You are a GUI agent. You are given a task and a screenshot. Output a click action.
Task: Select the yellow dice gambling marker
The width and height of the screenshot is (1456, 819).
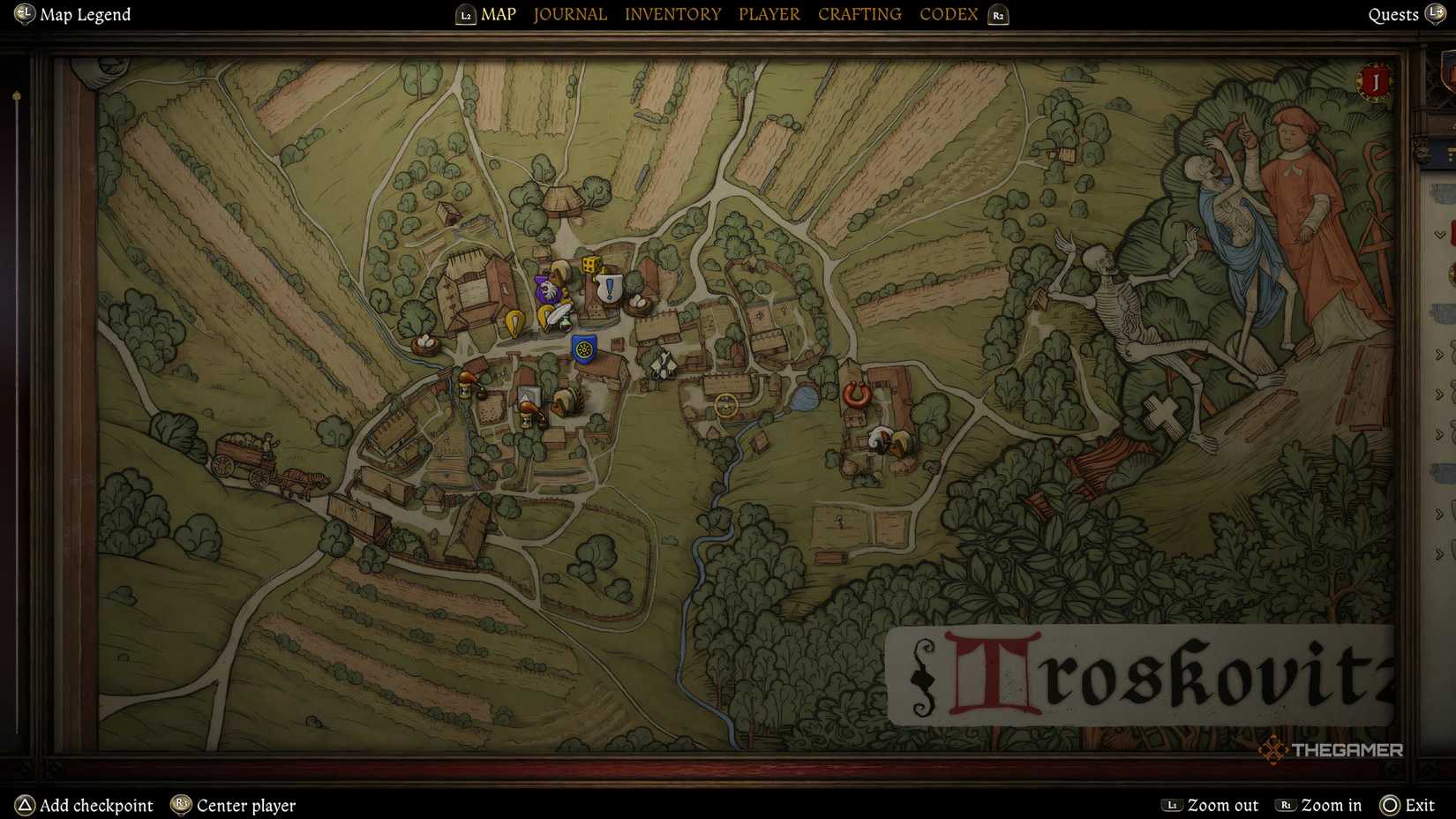click(591, 265)
